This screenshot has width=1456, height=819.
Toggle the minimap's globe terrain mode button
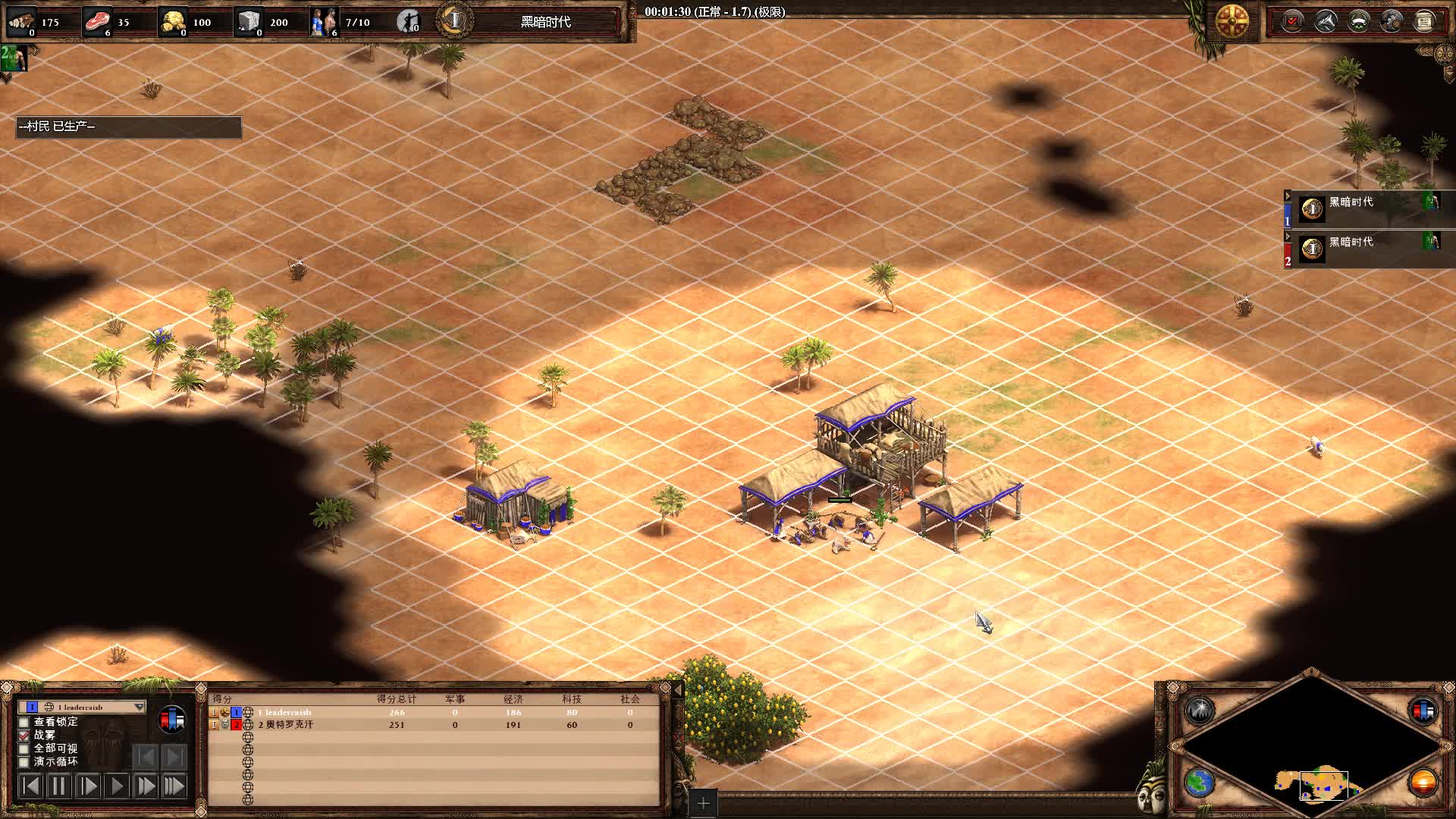pos(1200,782)
